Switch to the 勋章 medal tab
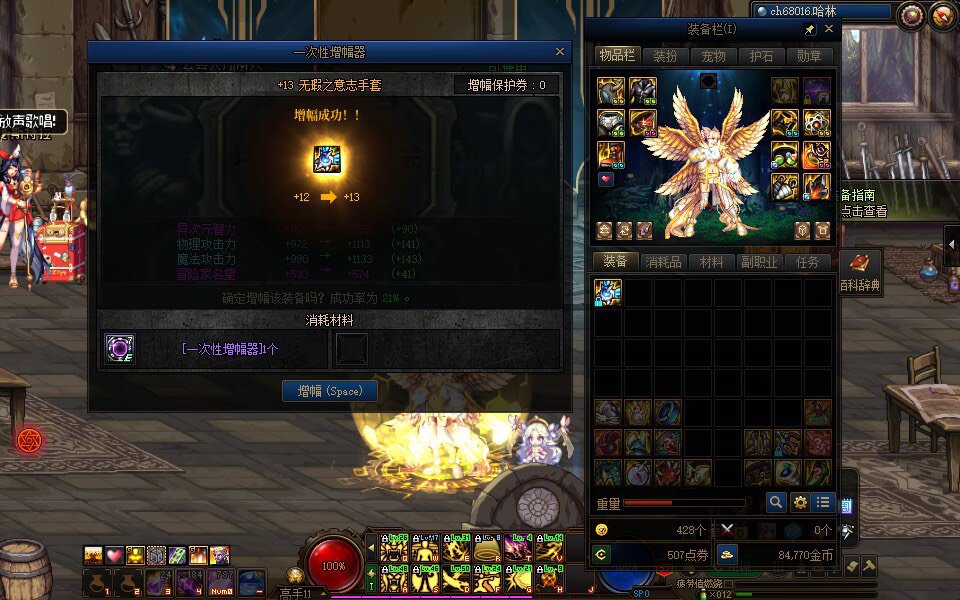The width and height of the screenshot is (960, 600). pyautogui.click(x=810, y=56)
